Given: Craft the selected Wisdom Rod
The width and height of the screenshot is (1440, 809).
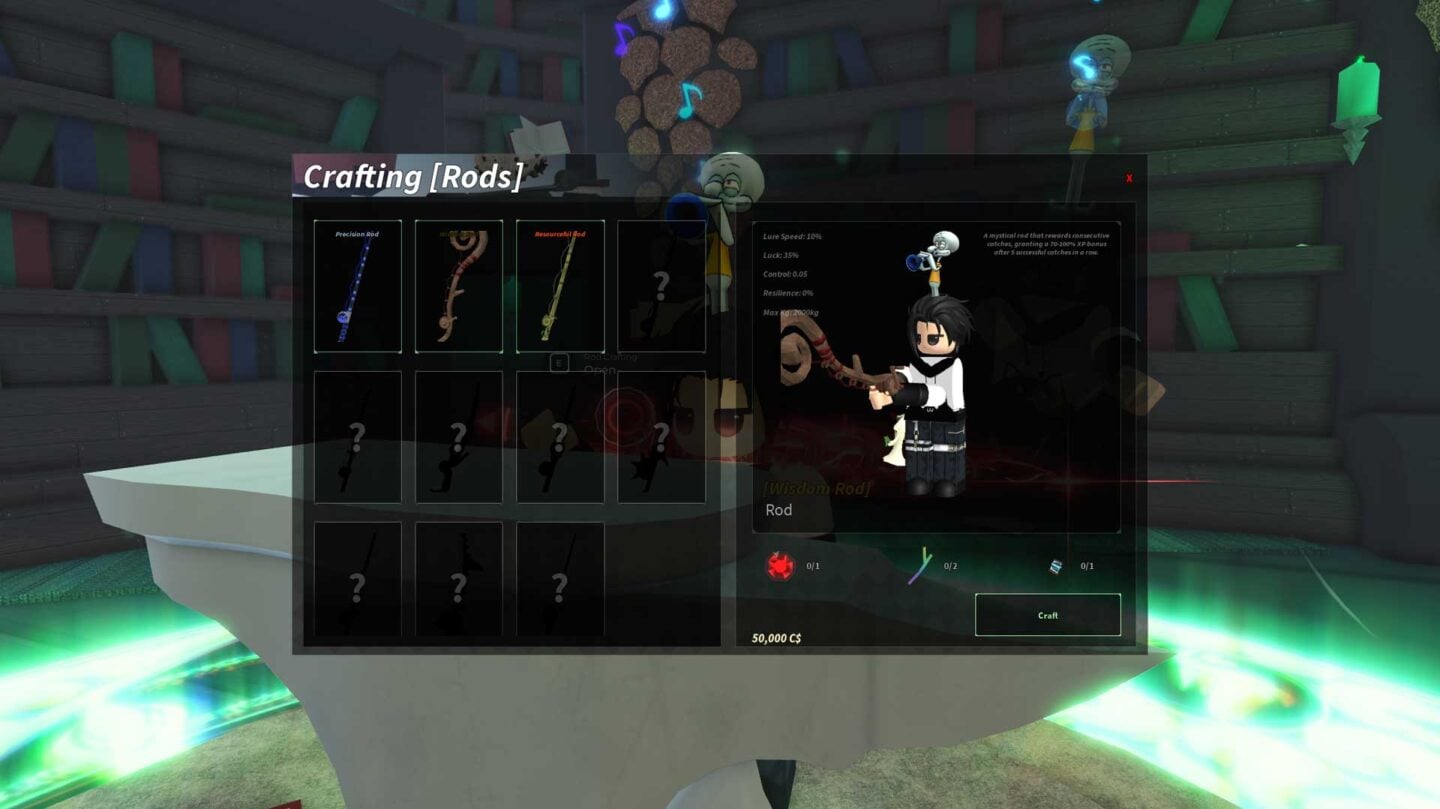Looking at the screenshot, I should click(x=1047, y=615).
